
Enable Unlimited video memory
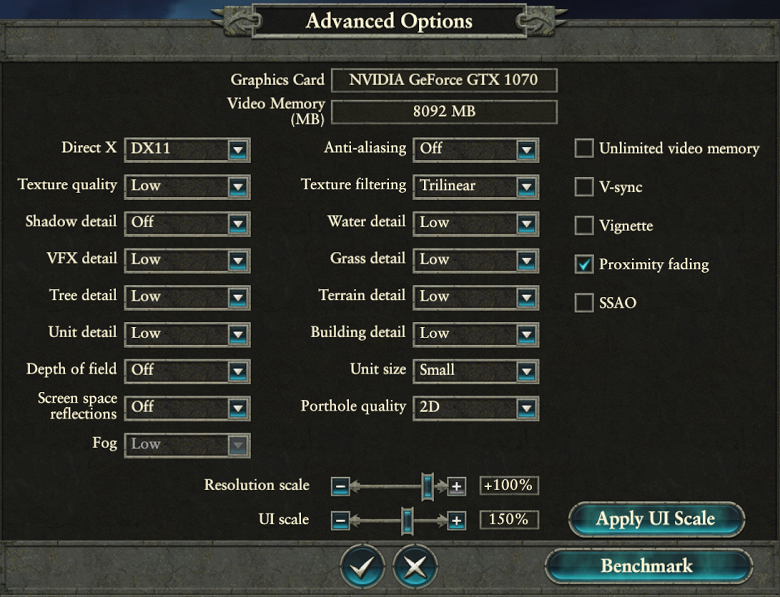584,149
